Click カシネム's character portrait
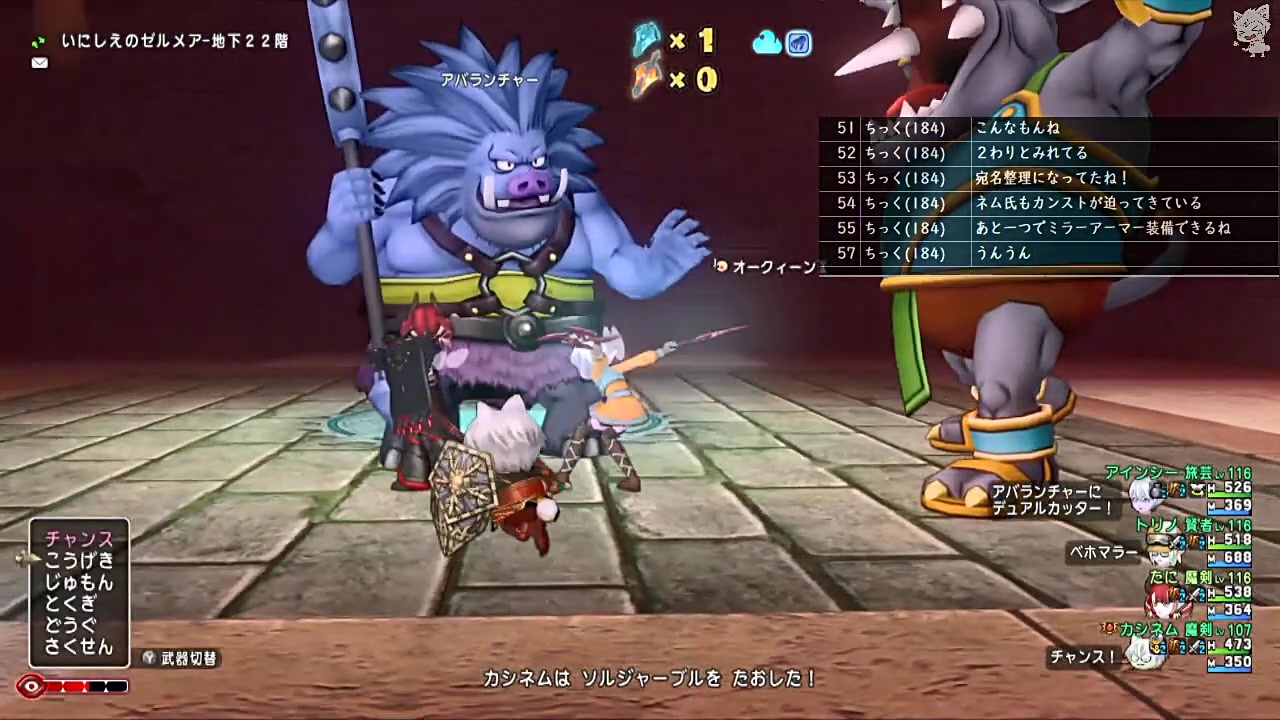Image resolution: width=1280 pixels, height=720 pixels. click(x=1141, y=657)
